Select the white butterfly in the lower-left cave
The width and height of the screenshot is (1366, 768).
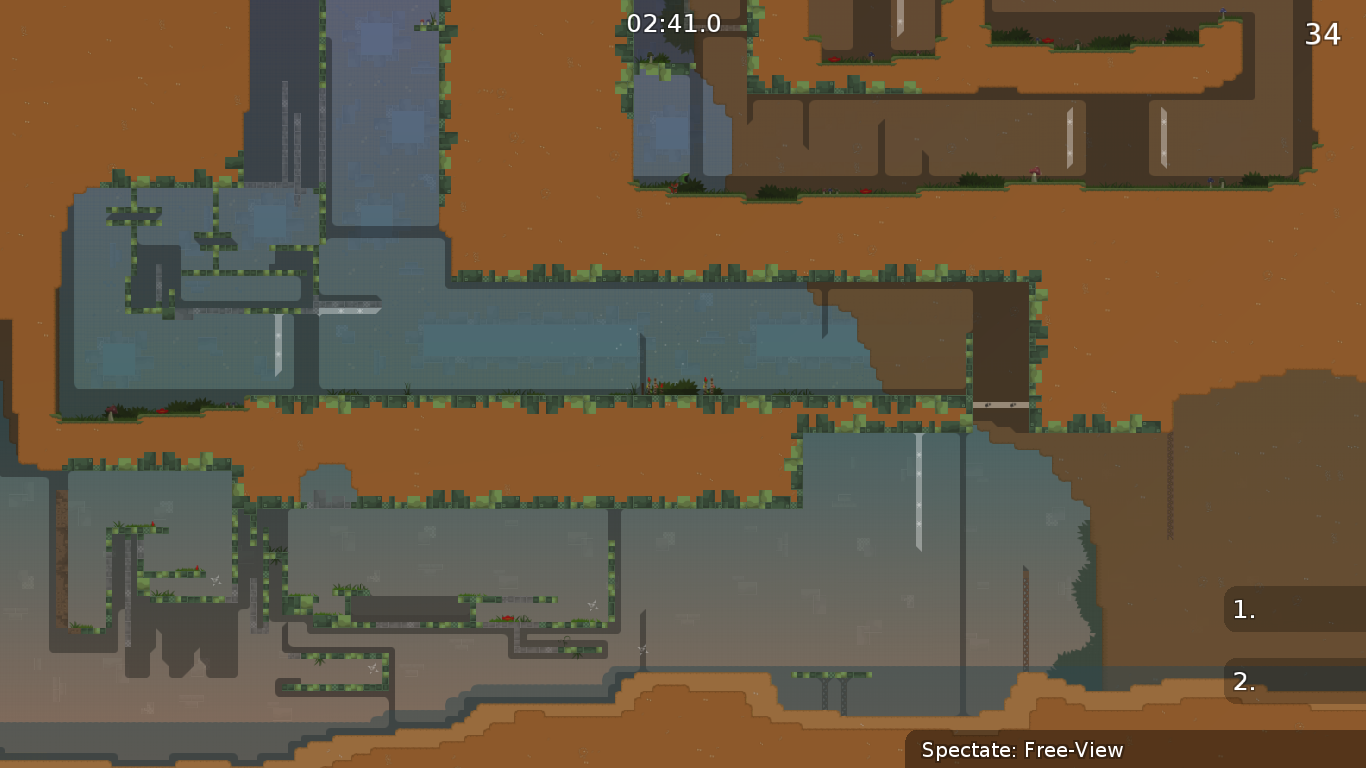click(217, 580)
